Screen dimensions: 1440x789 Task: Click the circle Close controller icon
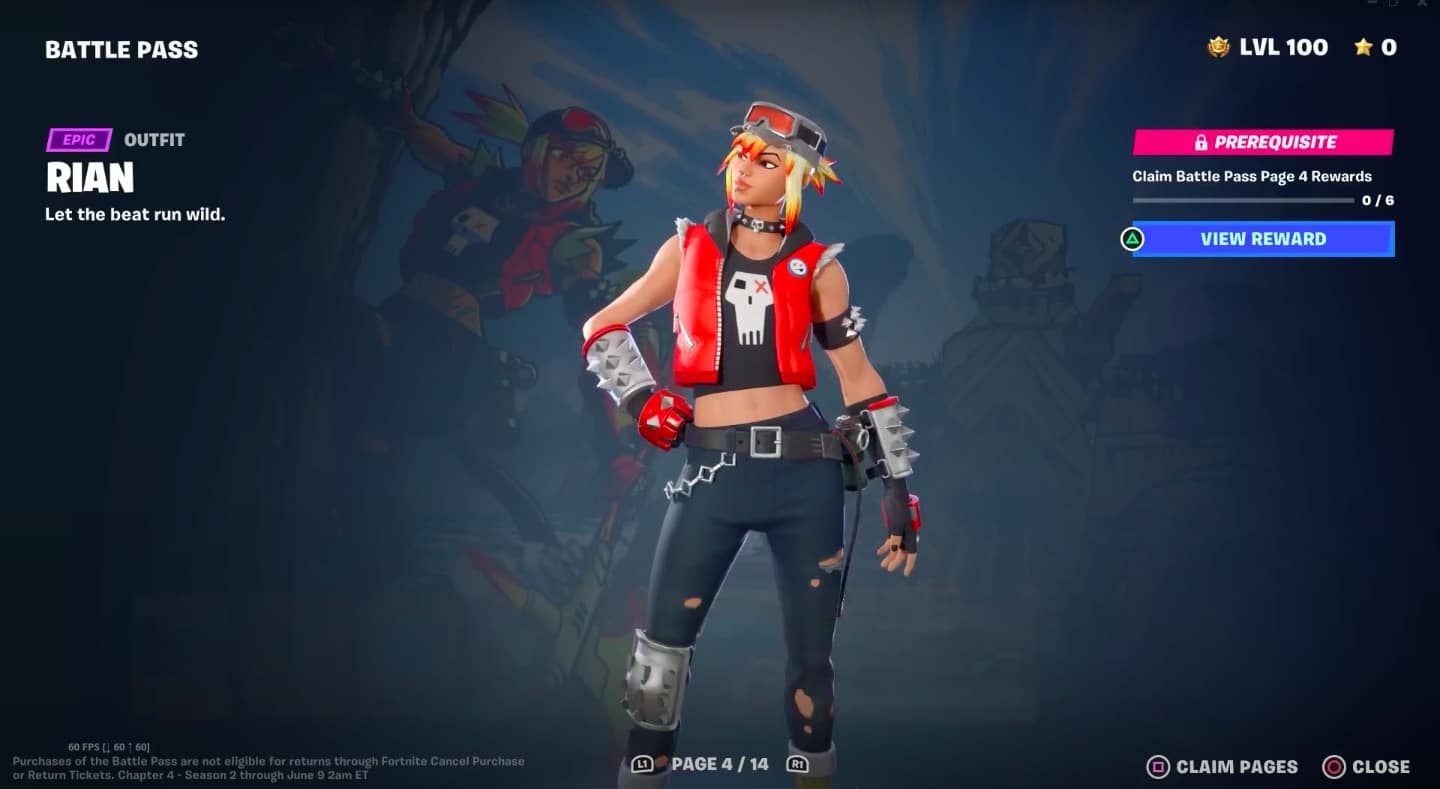[1334, 767]
